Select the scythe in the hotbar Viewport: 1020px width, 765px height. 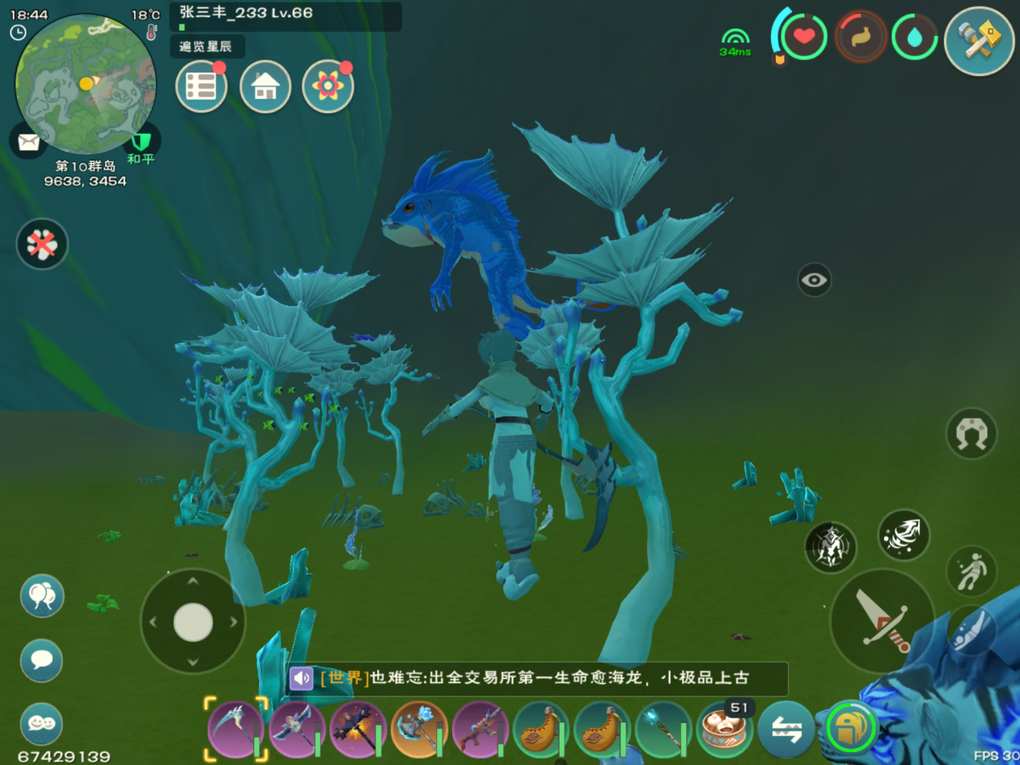coord(236,728)
